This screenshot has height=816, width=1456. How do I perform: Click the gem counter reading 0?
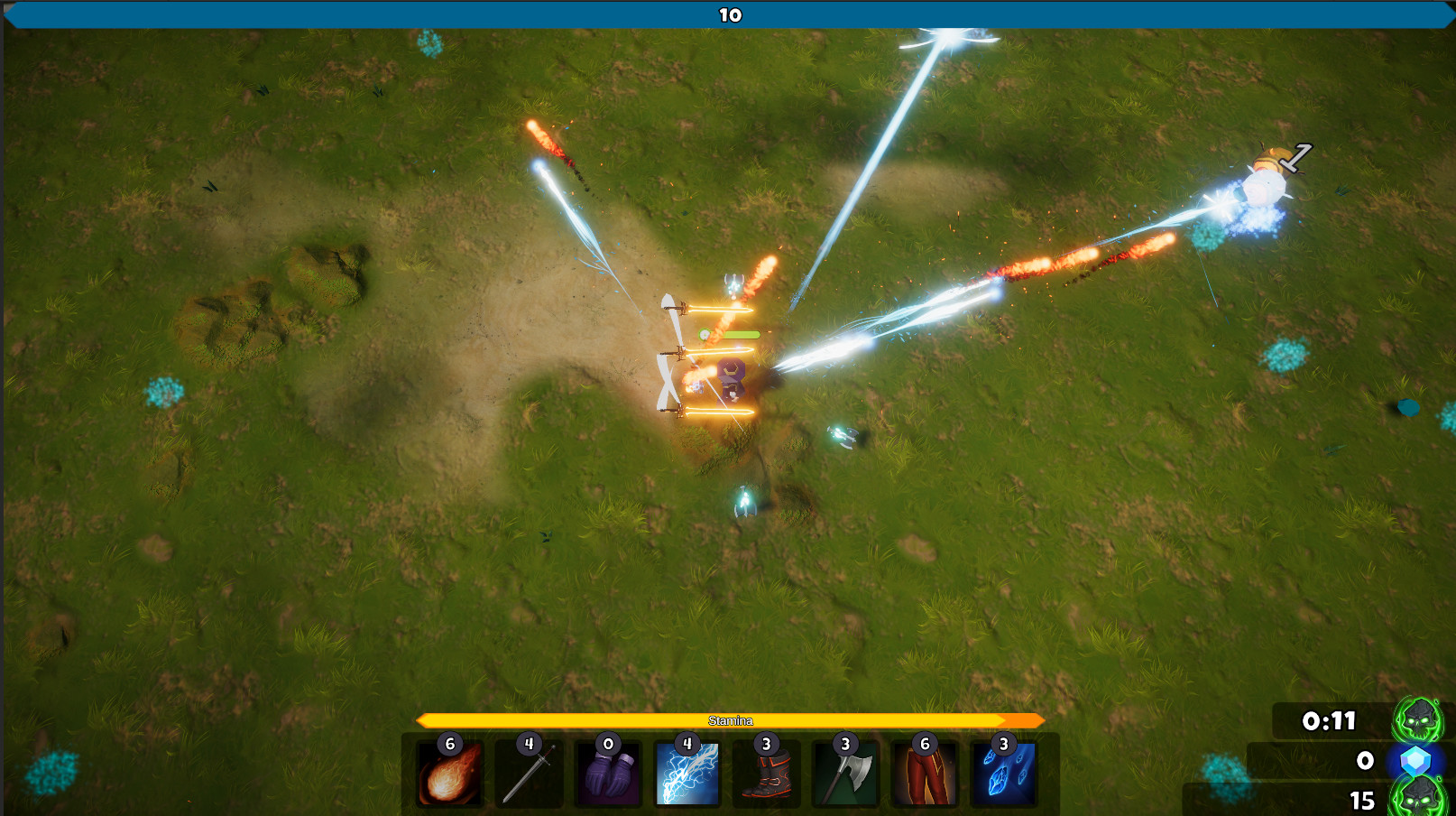[1364, 762]
